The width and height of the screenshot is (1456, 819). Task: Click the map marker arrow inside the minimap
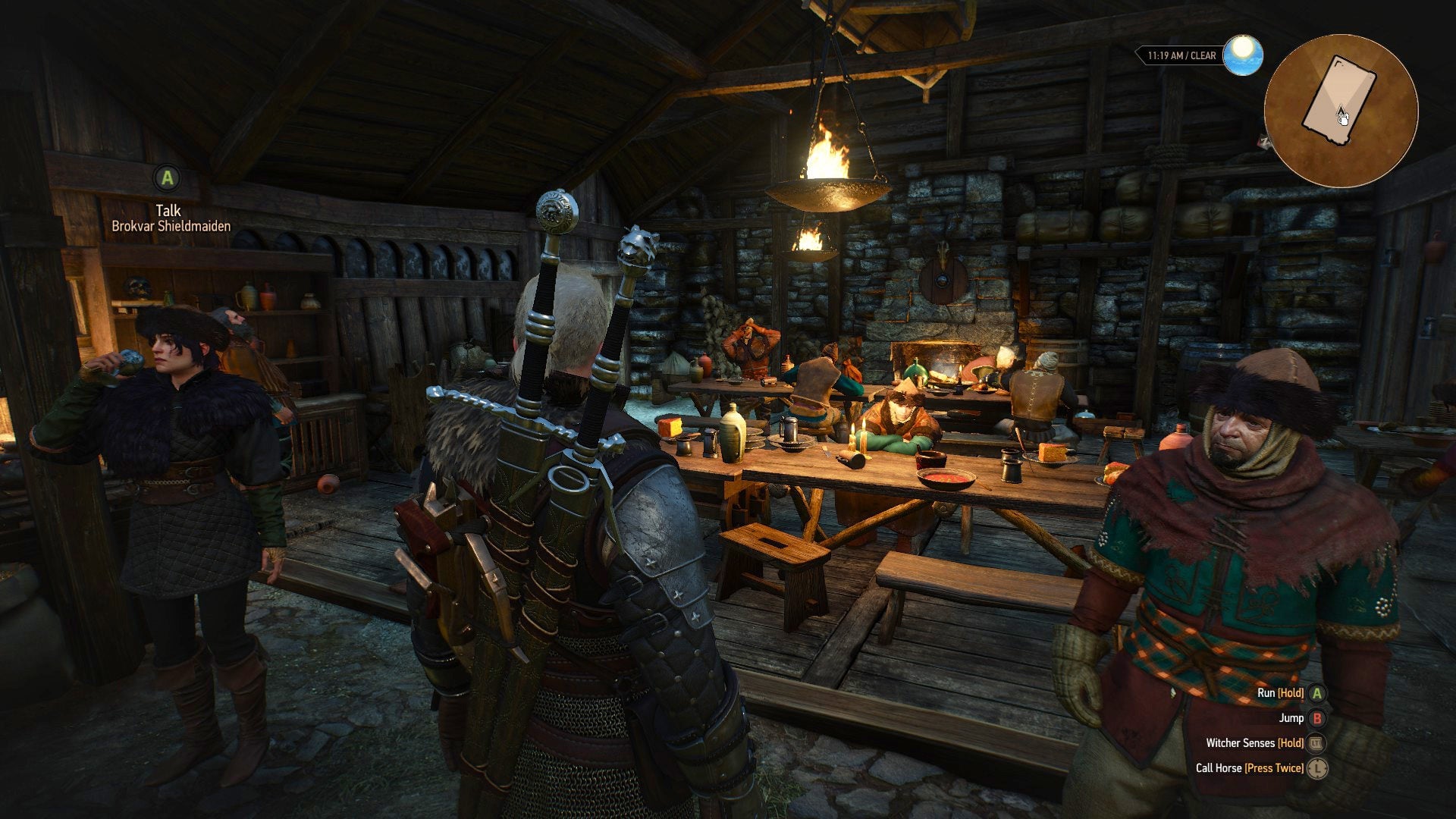click(1341, 110)
